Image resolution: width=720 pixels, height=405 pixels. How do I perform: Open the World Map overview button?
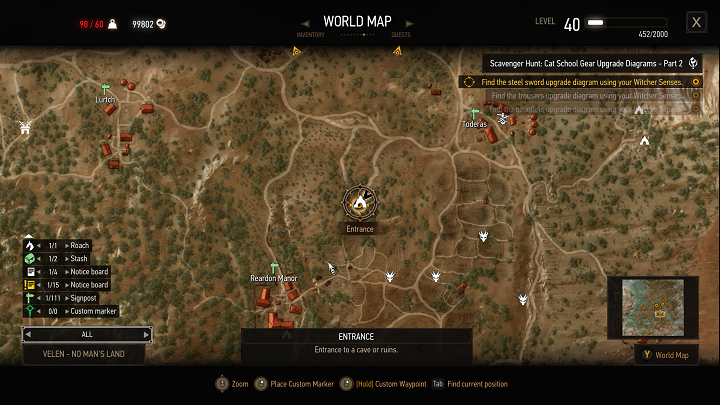[x=666, y=355]
